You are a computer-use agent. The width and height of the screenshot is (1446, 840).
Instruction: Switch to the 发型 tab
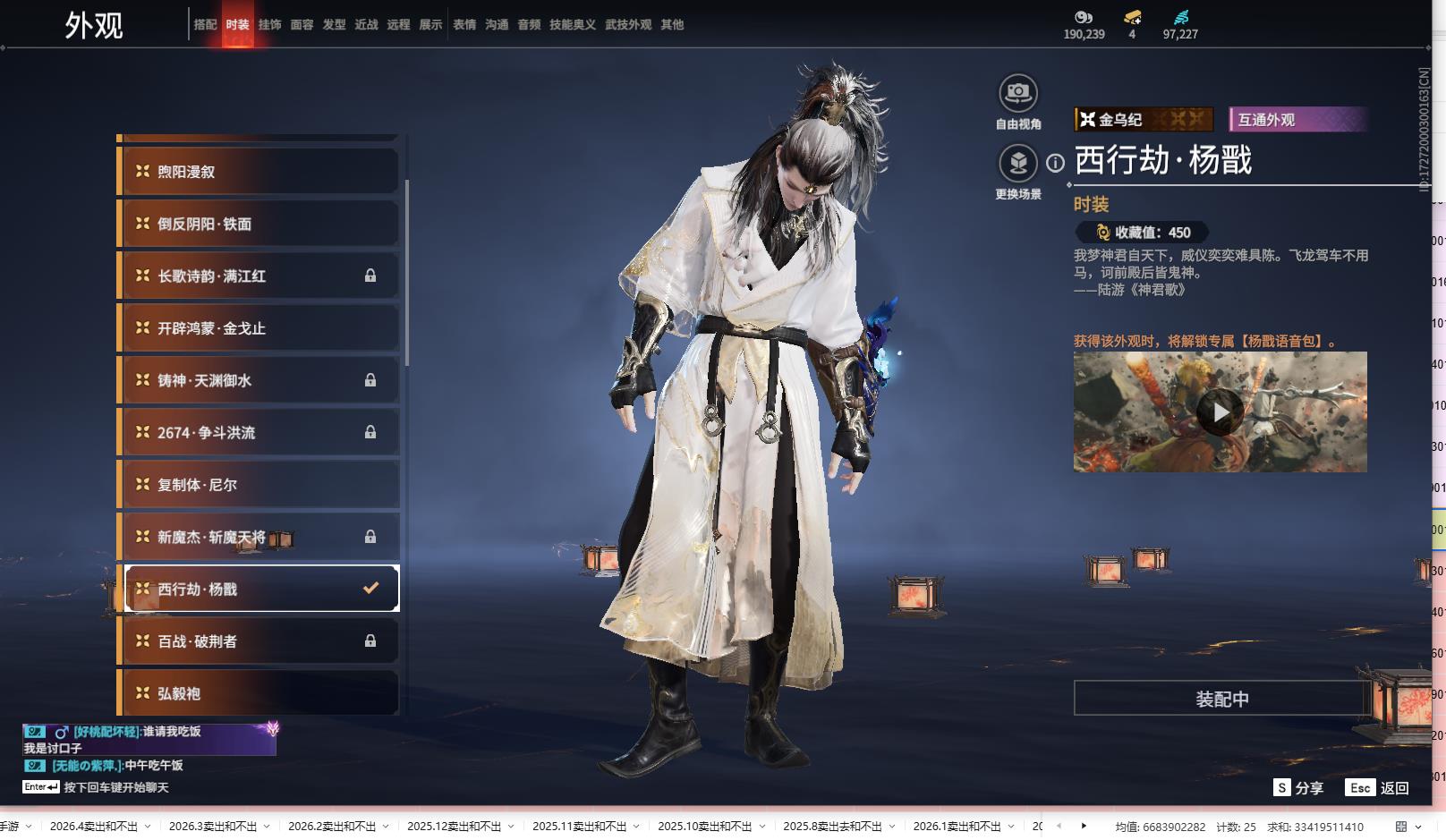[334, 25]
